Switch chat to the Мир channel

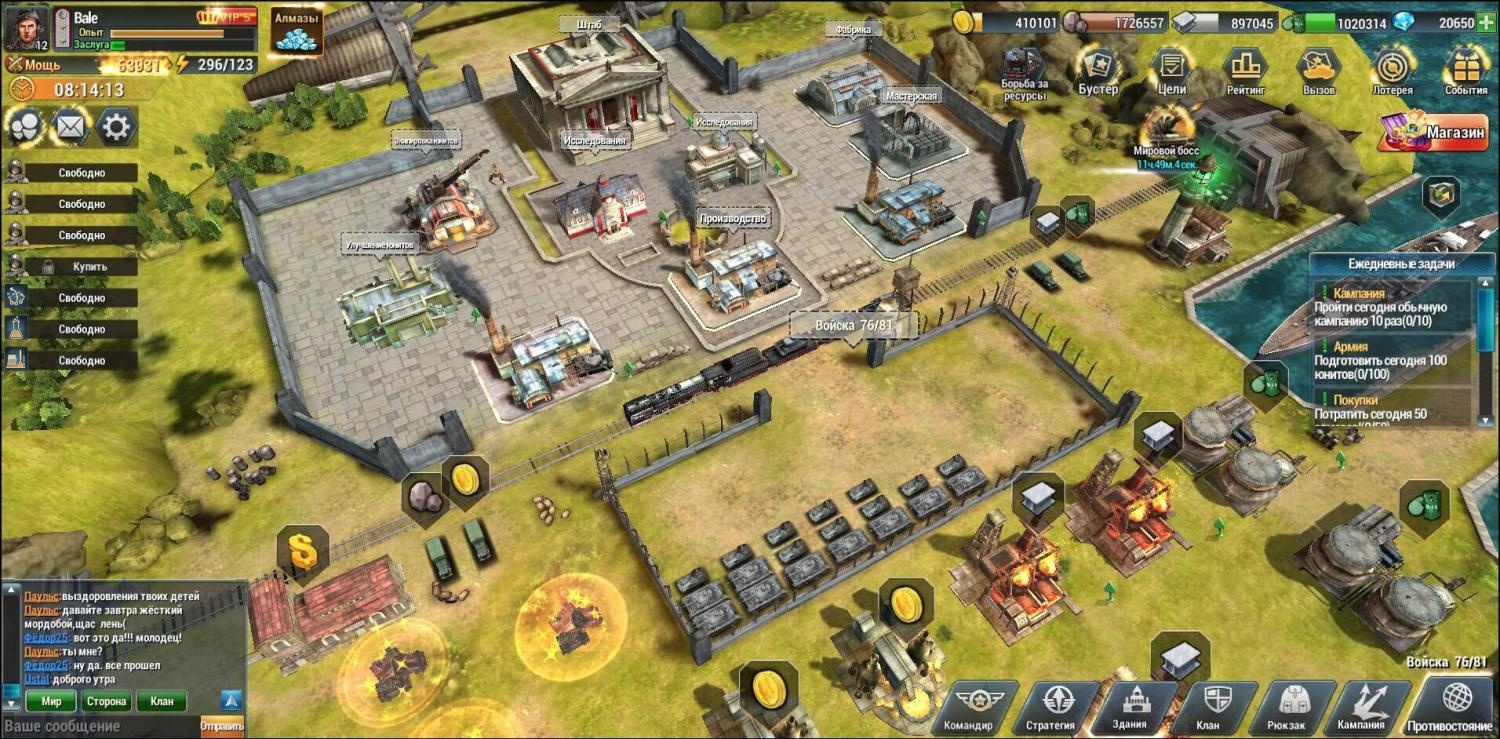[x=51, y=701]
